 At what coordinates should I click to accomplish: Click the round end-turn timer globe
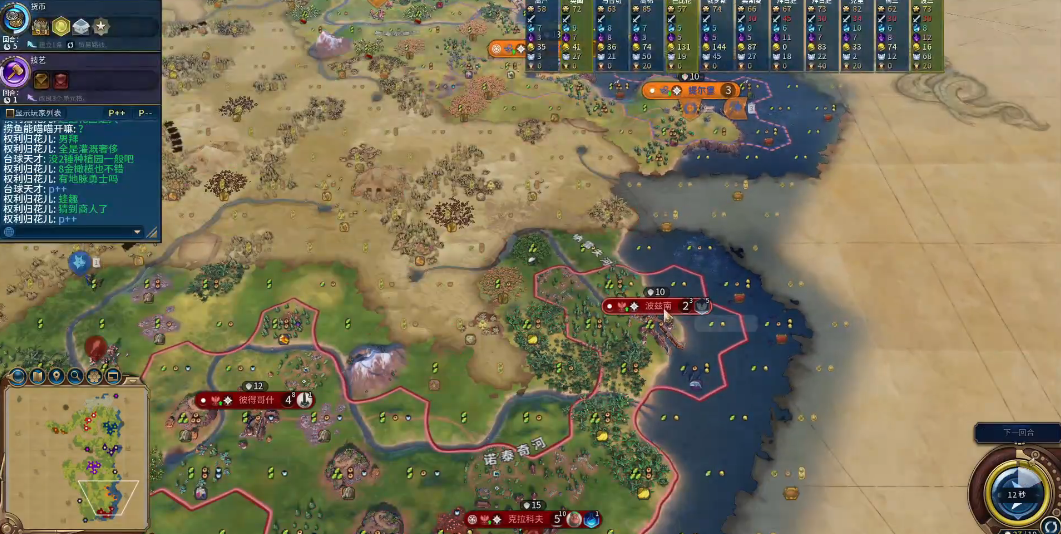tap(1016, 492)
